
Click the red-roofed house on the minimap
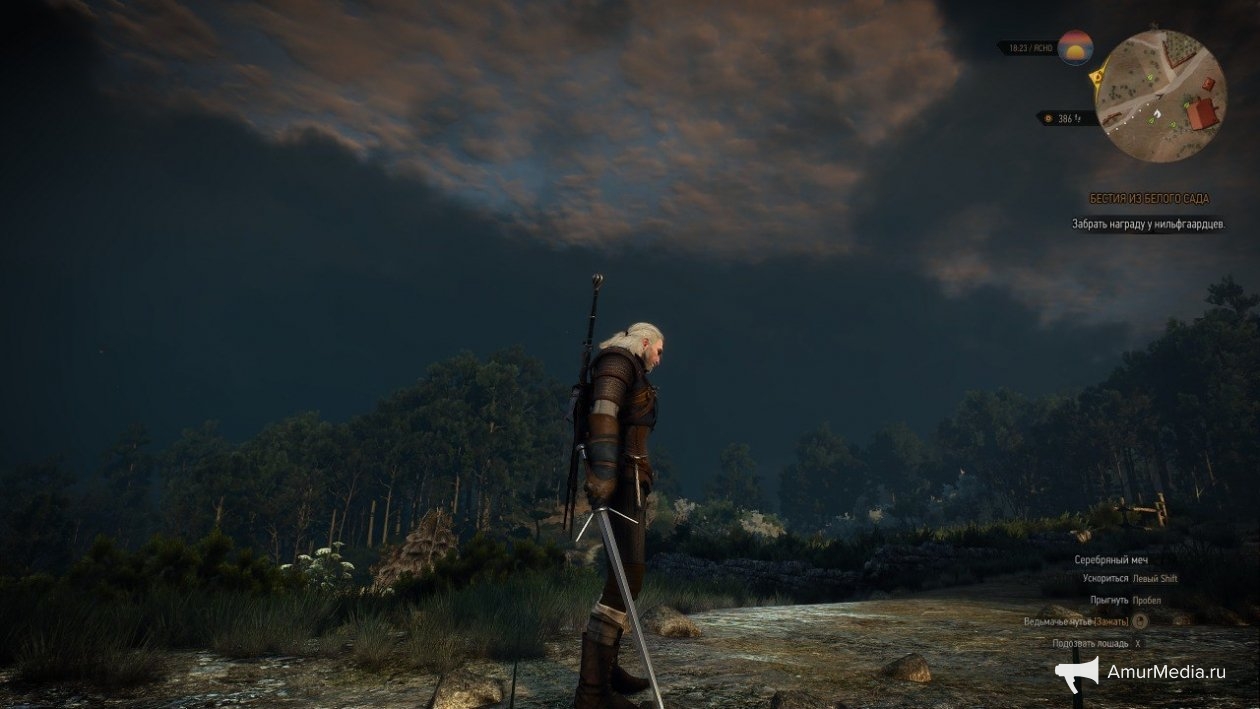point(1203,113)
